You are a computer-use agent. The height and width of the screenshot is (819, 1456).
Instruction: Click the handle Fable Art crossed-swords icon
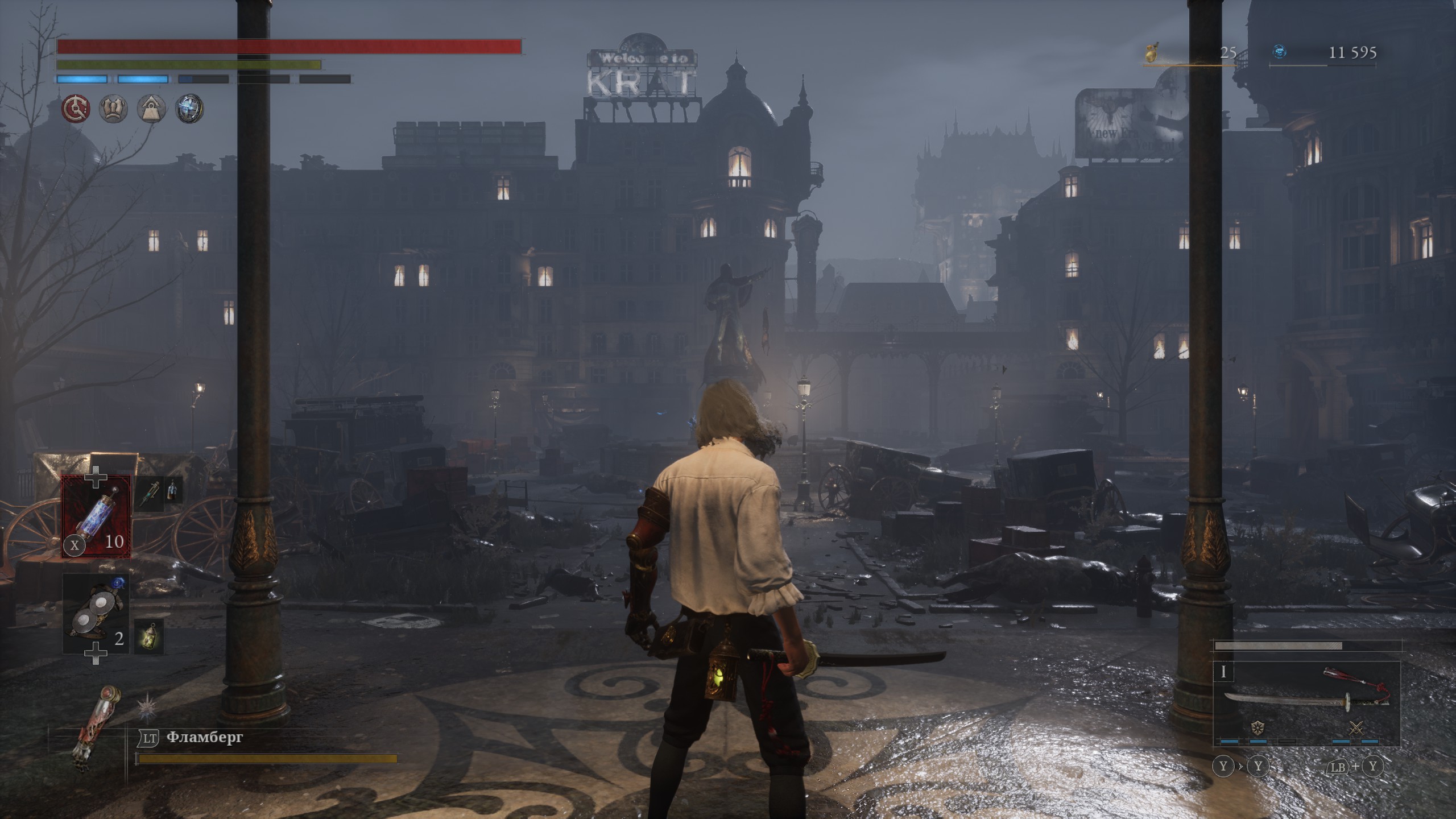1356,727
